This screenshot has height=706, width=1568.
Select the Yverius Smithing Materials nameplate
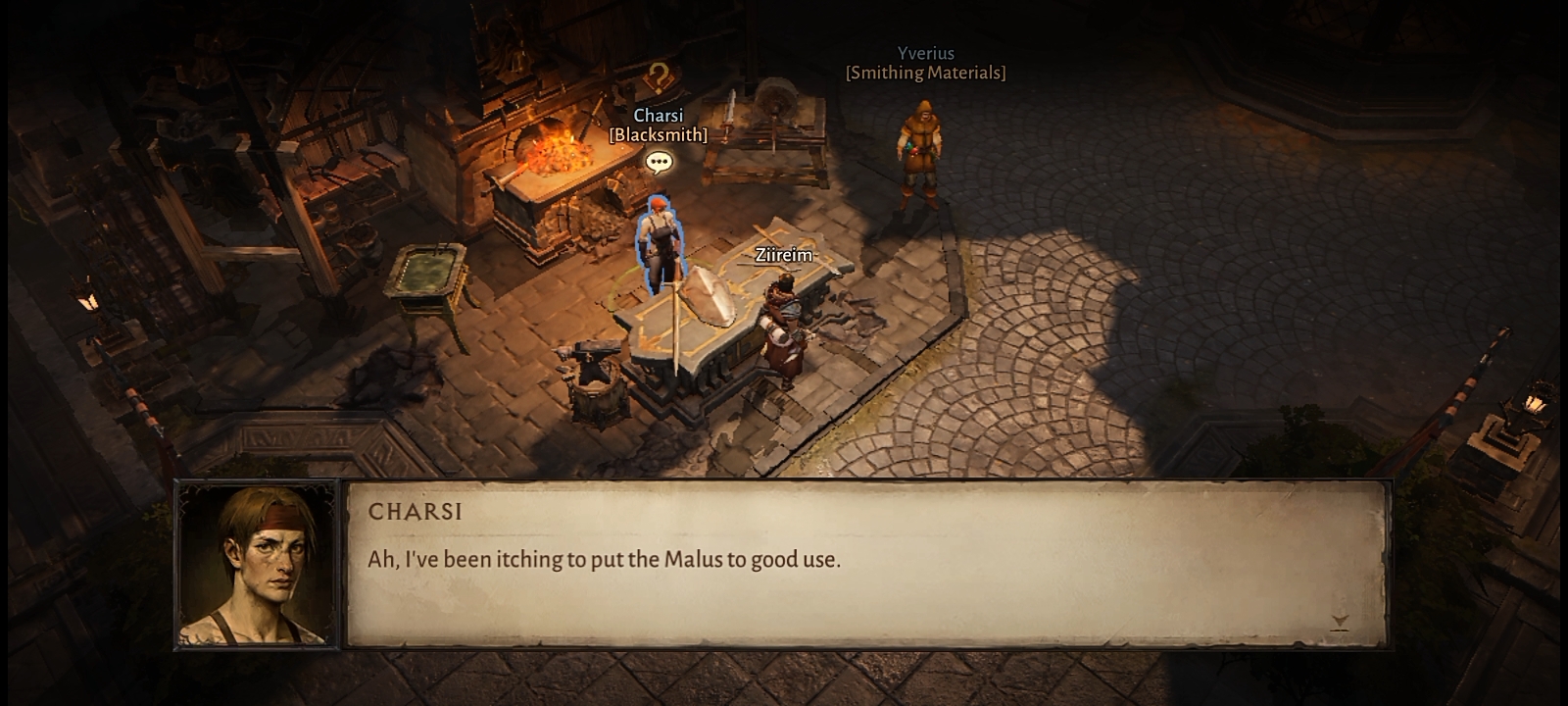925,63
